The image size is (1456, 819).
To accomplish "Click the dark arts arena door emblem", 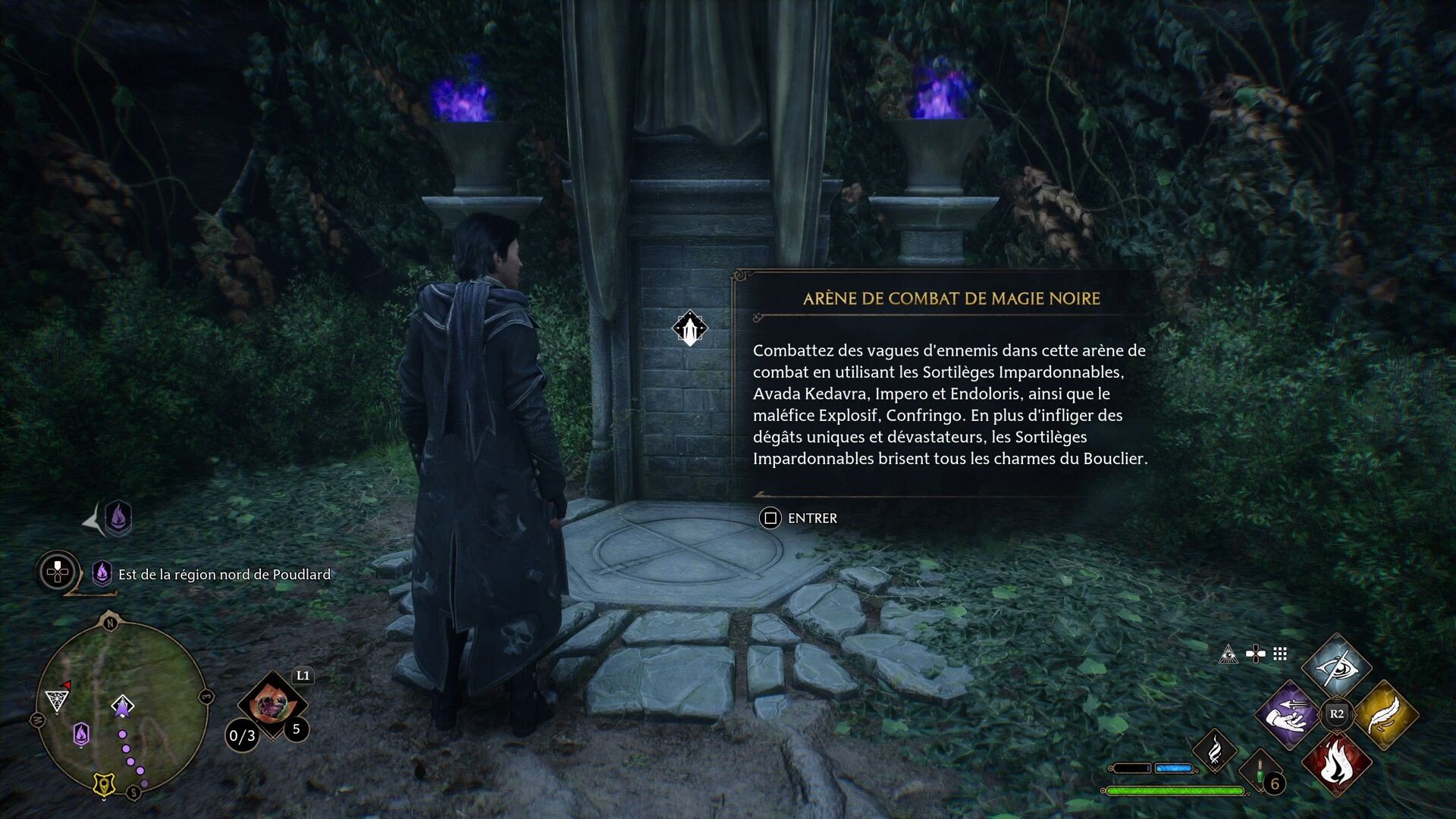I will coord(690,328).
